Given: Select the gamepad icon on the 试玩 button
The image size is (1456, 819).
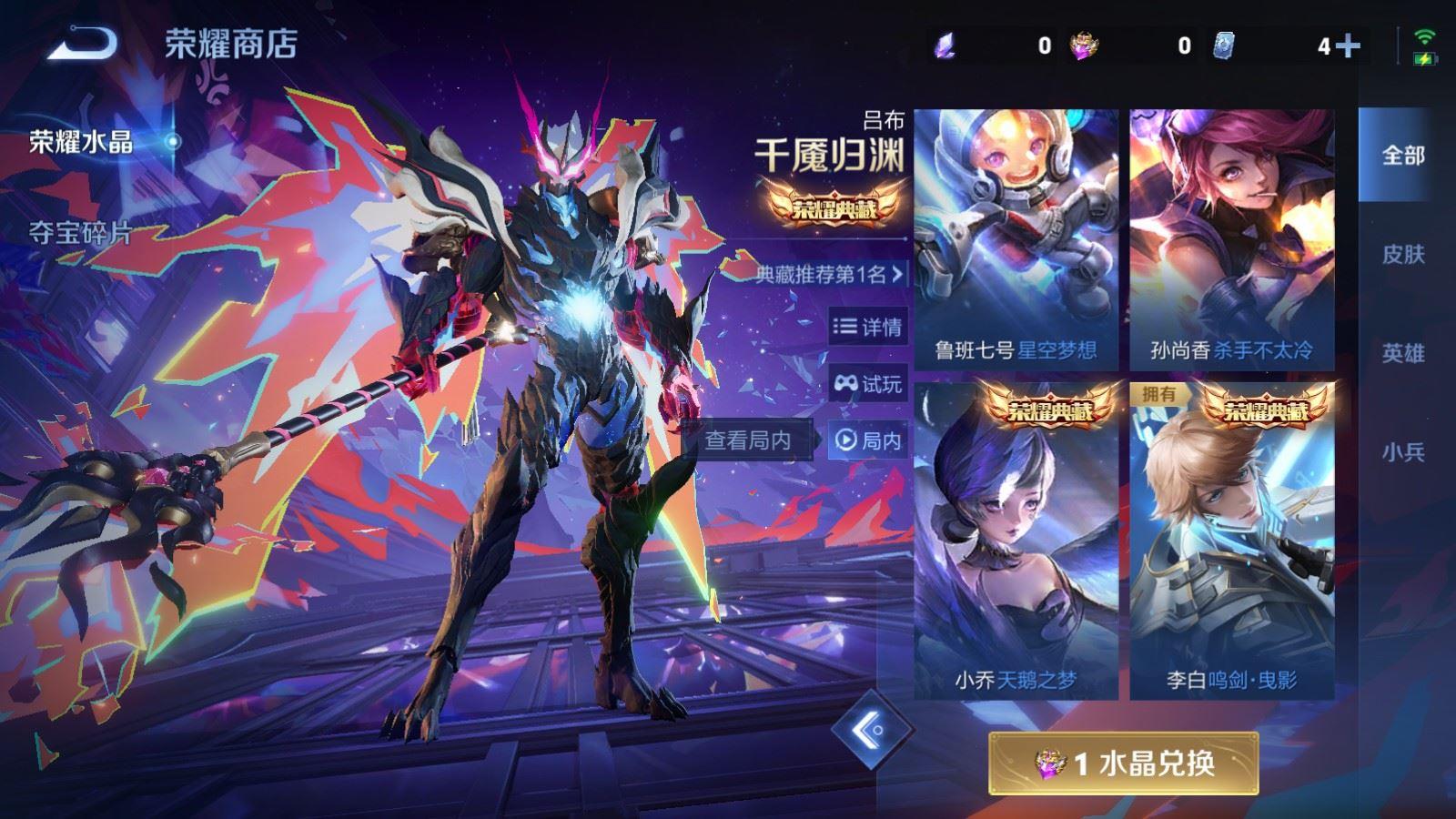Looking at the screenshot, I should [846, 383].
